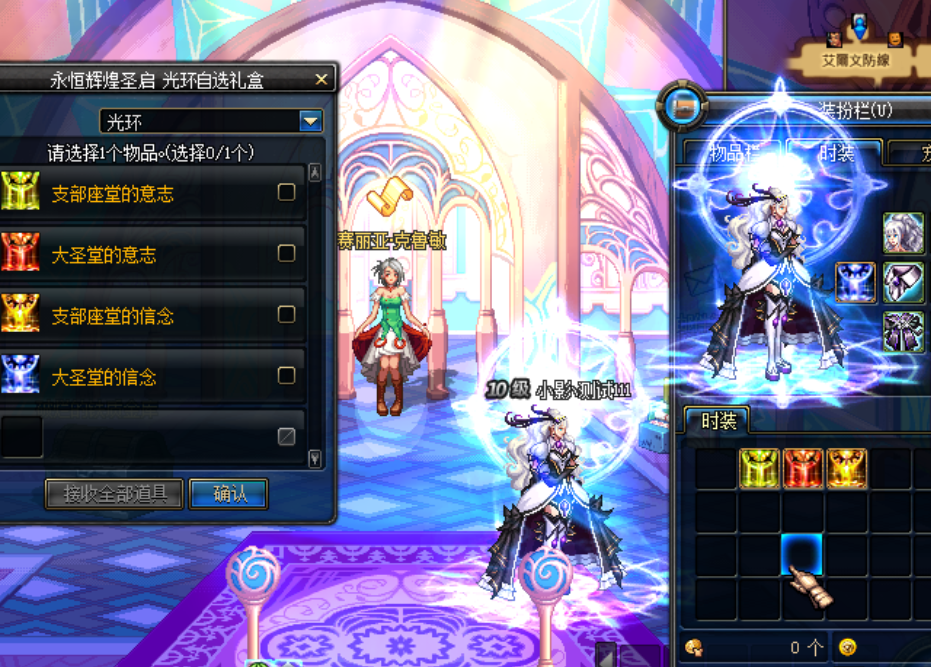This screenshot has height=667, width=931.
Task: Tick the checkbox for 大圣堂的意志
Action: click(x=286, y=253)
